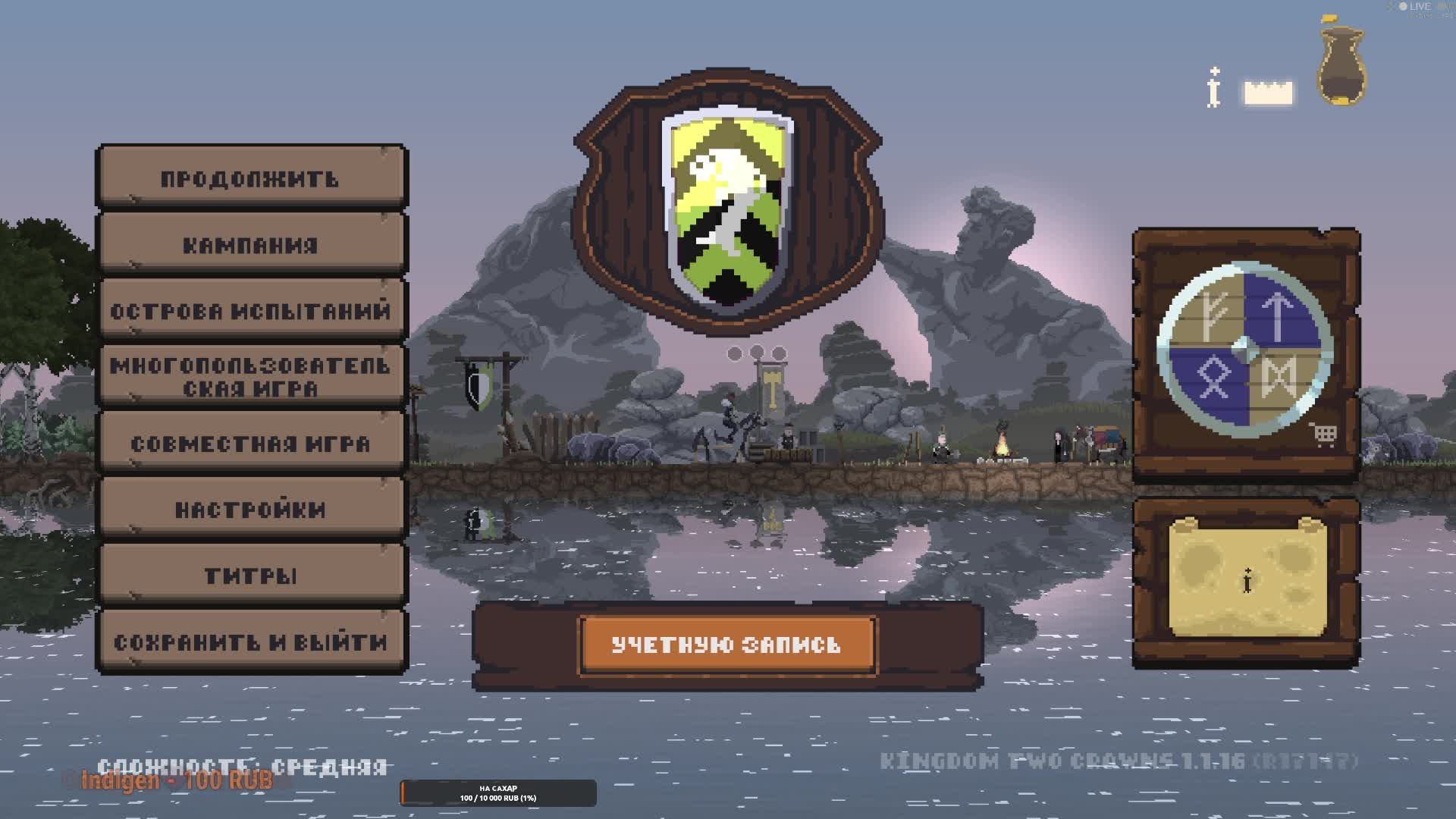Open the round rune shield shop panel

(x=1244, y=350)
